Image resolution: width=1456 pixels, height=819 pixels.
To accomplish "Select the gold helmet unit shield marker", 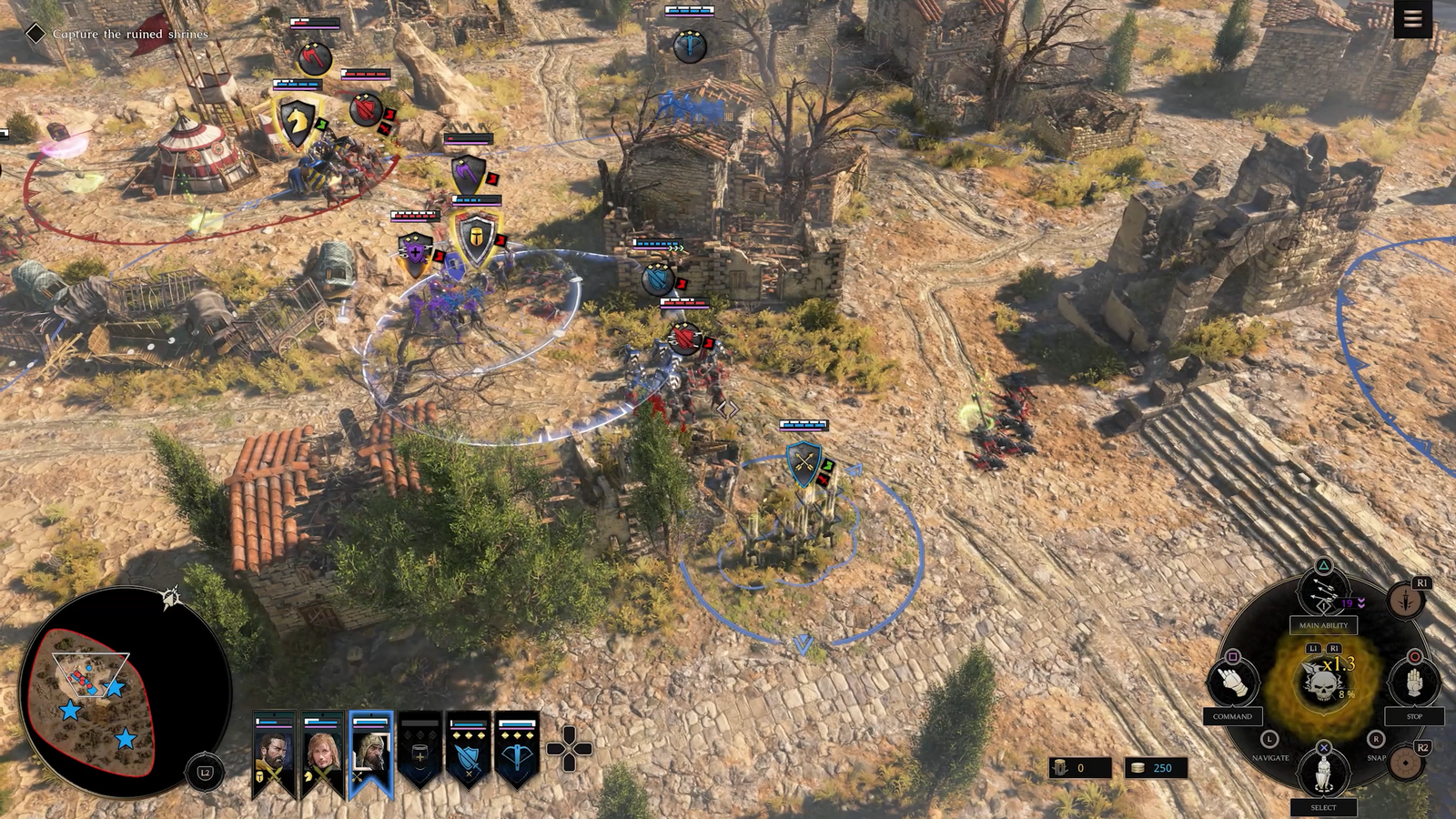I will click(x=474, y=238).
